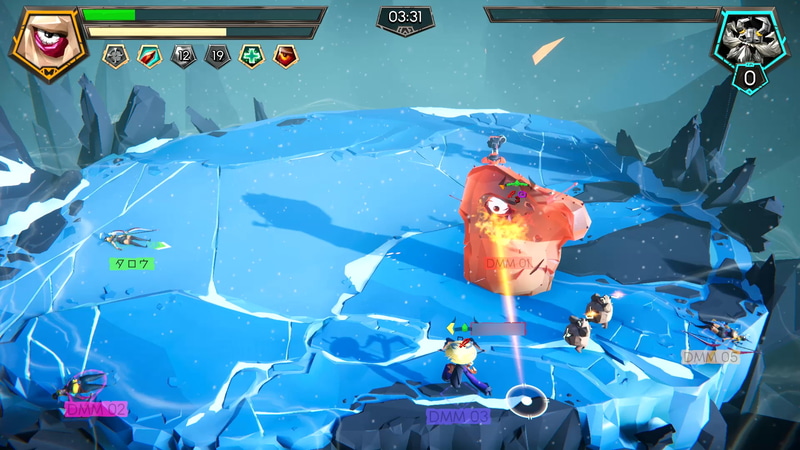This screenshot has height=450, width=800.
Task: Use the red blade attack ability
Action: [x=149, y=56]
